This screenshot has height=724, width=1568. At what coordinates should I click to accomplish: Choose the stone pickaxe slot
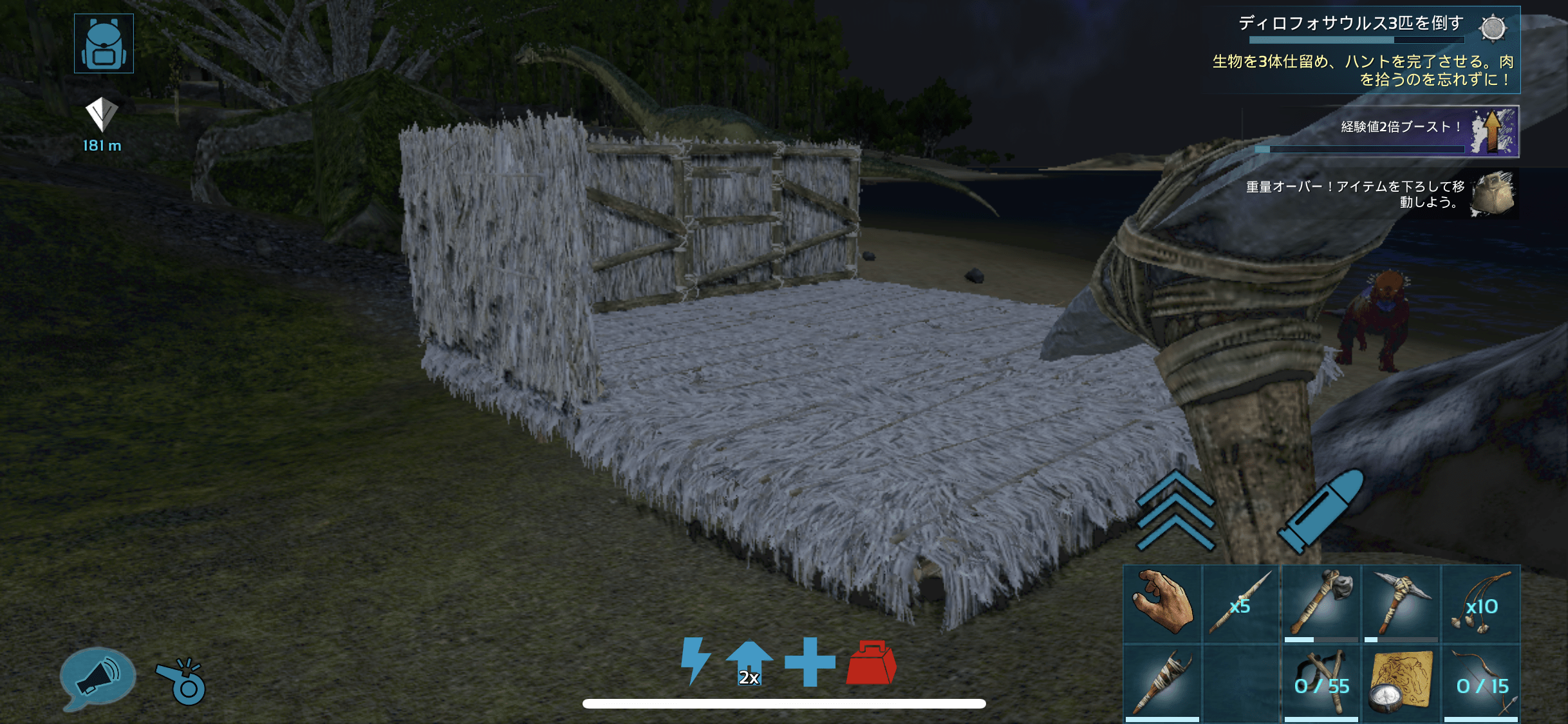click(1401, 604)
